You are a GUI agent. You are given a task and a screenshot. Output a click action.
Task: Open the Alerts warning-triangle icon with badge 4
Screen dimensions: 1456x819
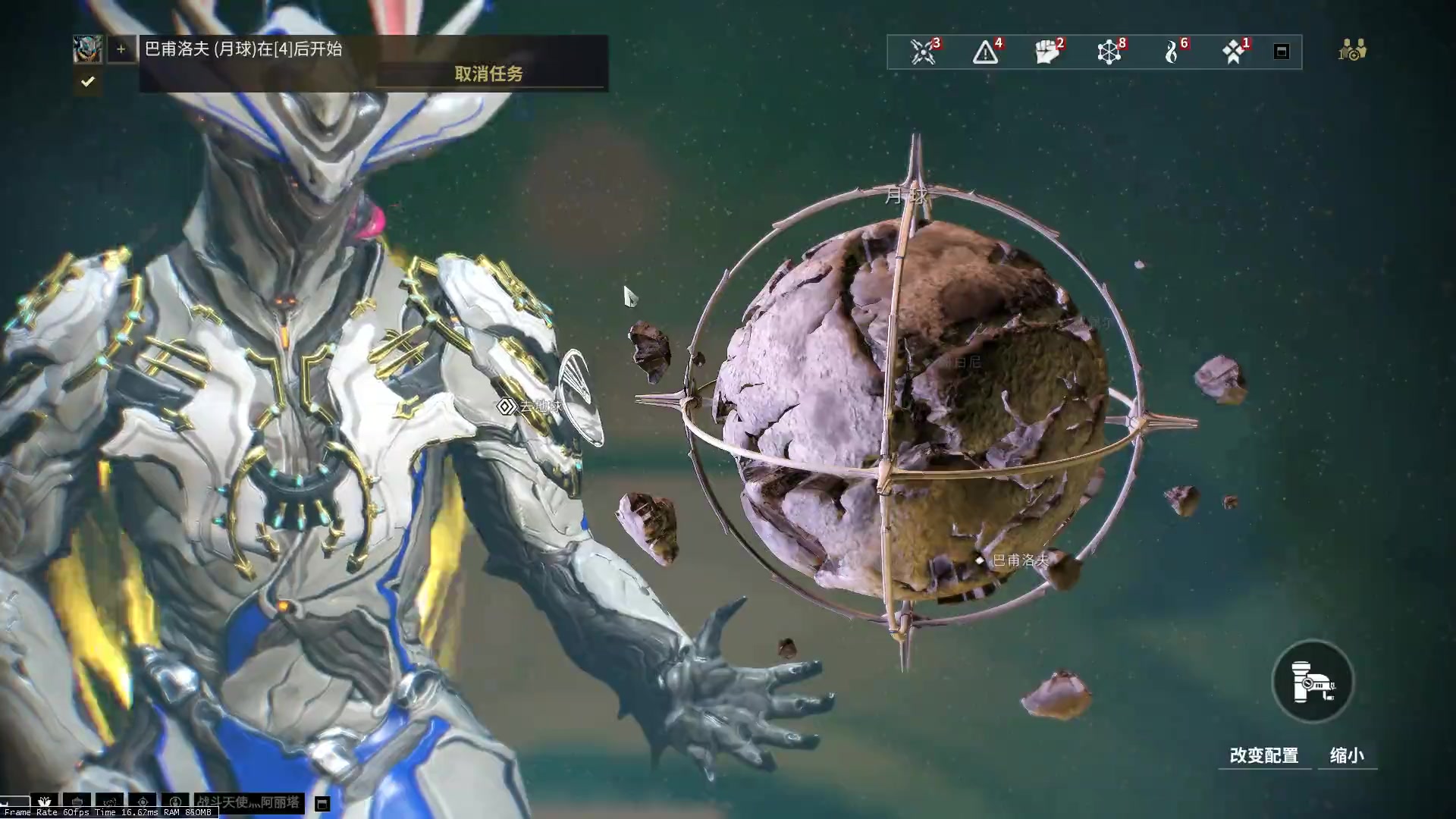(985, 52)
